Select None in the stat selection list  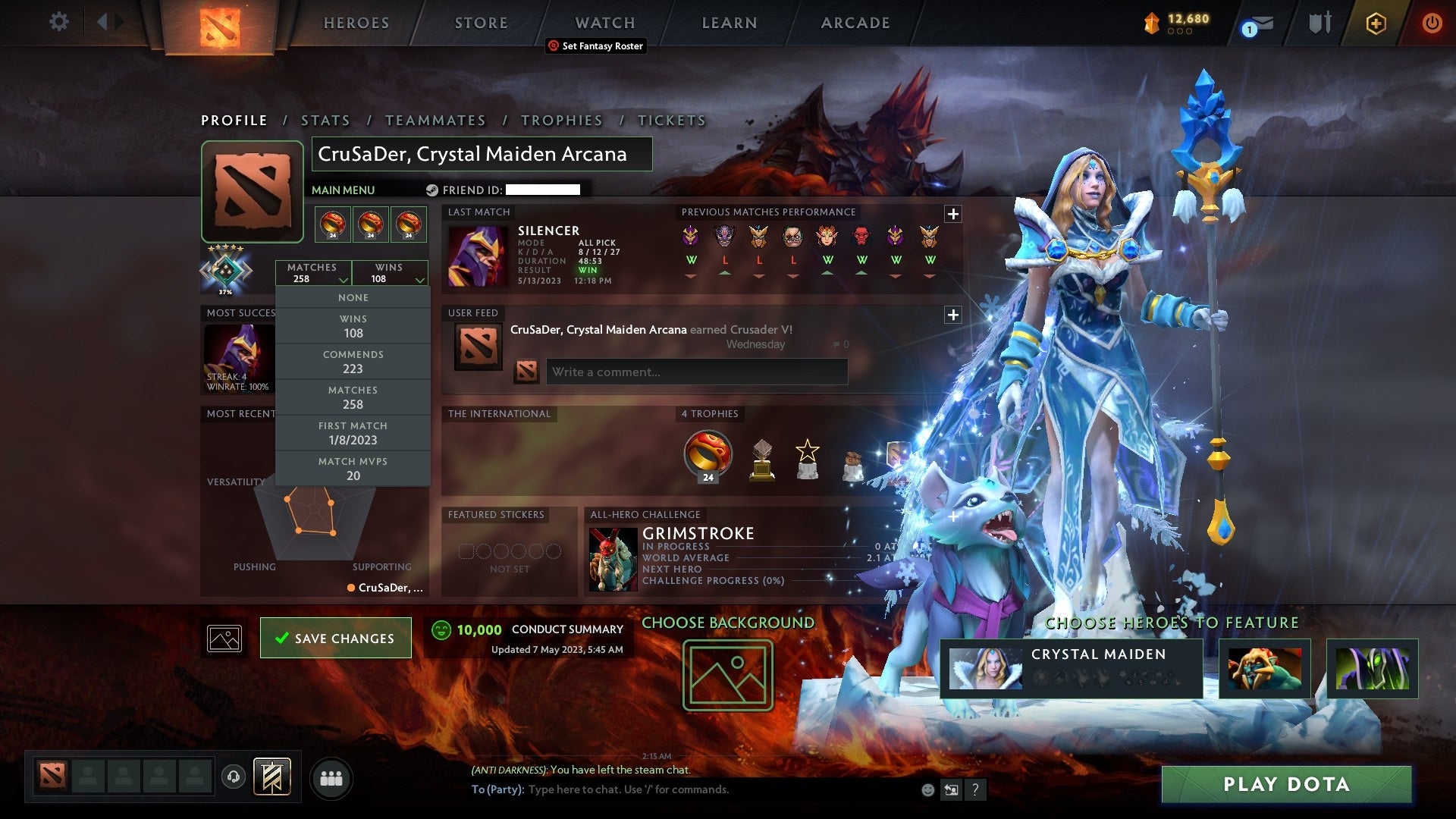click(x=353, y=297)
